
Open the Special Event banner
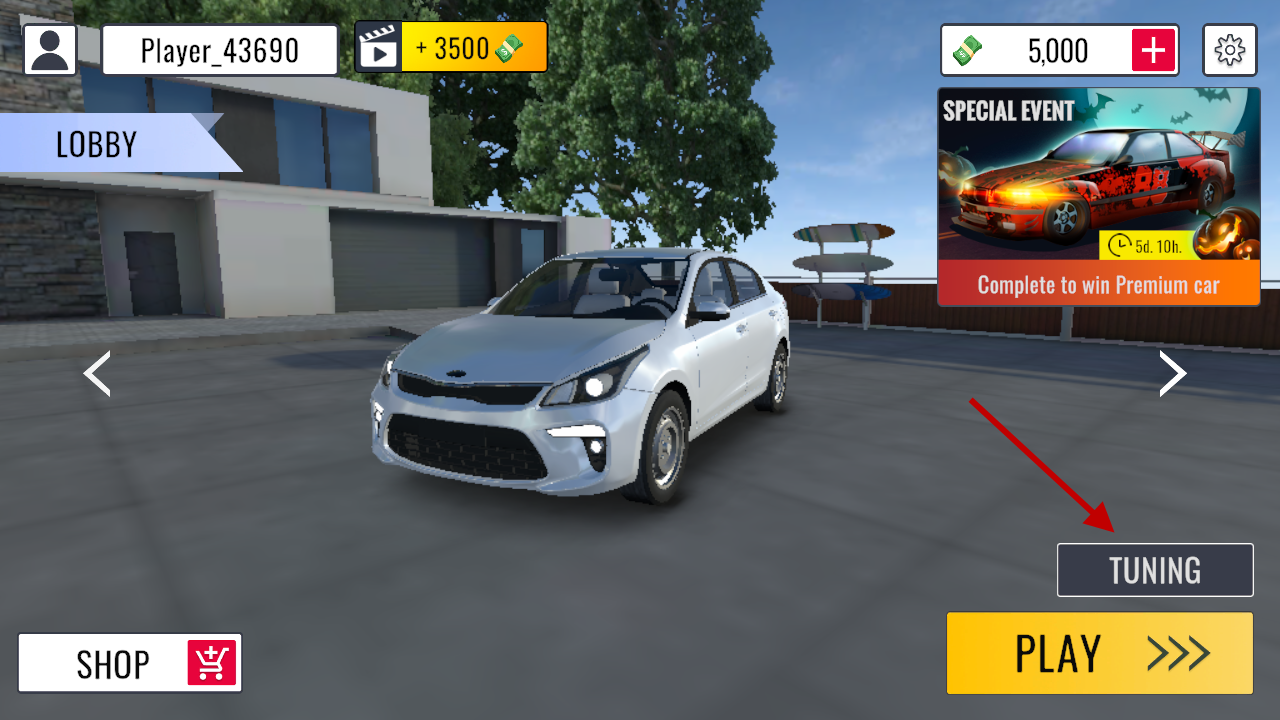[1098, 196]
